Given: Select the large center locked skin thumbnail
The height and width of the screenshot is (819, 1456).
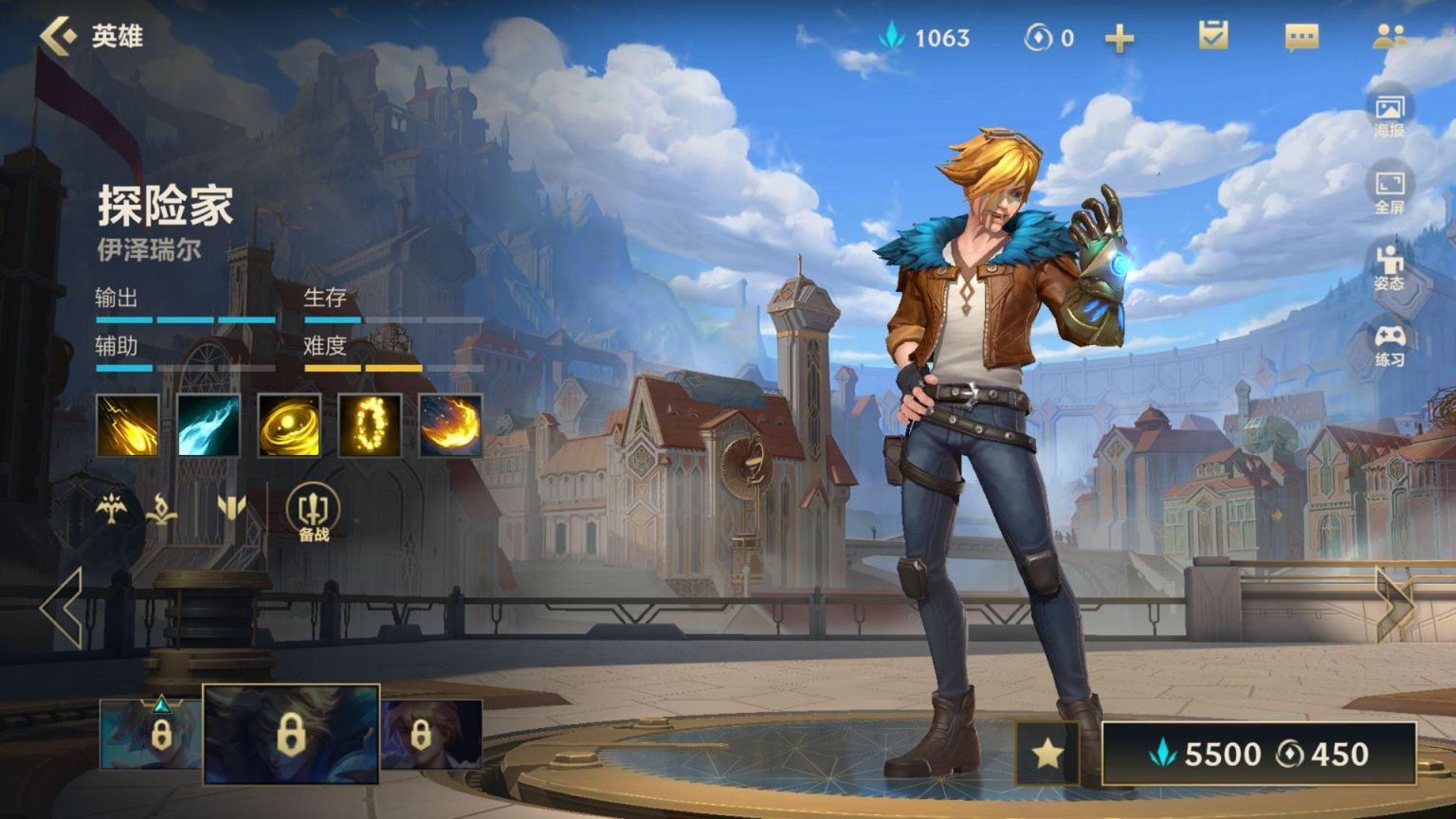Looking at the screenshot, I should tap(291, 735).
